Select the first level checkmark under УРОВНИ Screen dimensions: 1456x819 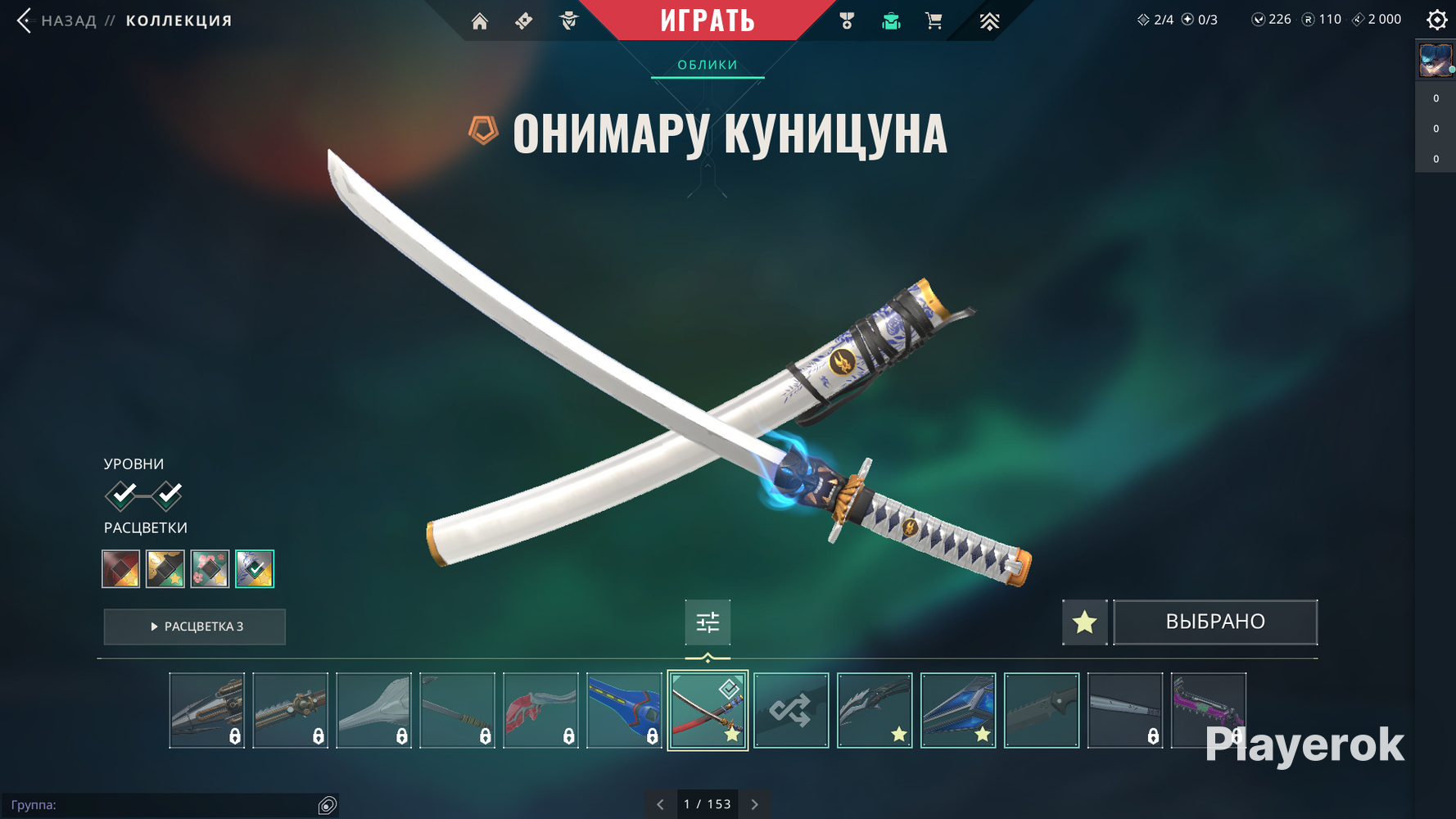[x=120, y=495]
